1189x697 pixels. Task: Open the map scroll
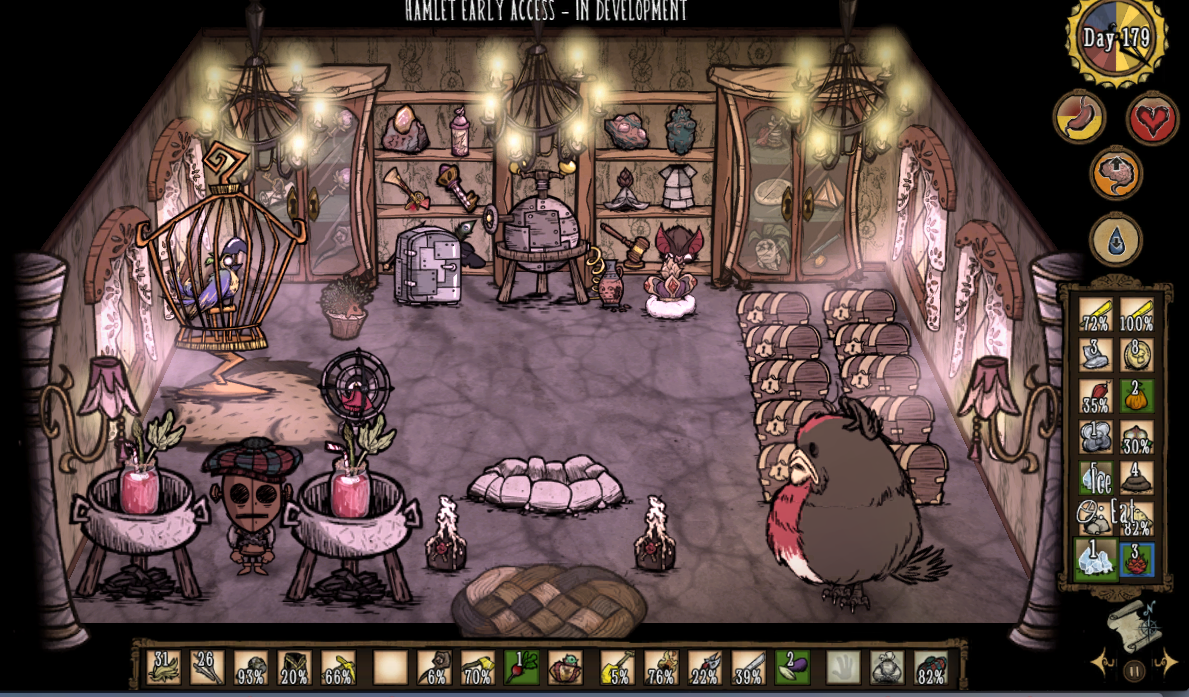point(1133,625)
